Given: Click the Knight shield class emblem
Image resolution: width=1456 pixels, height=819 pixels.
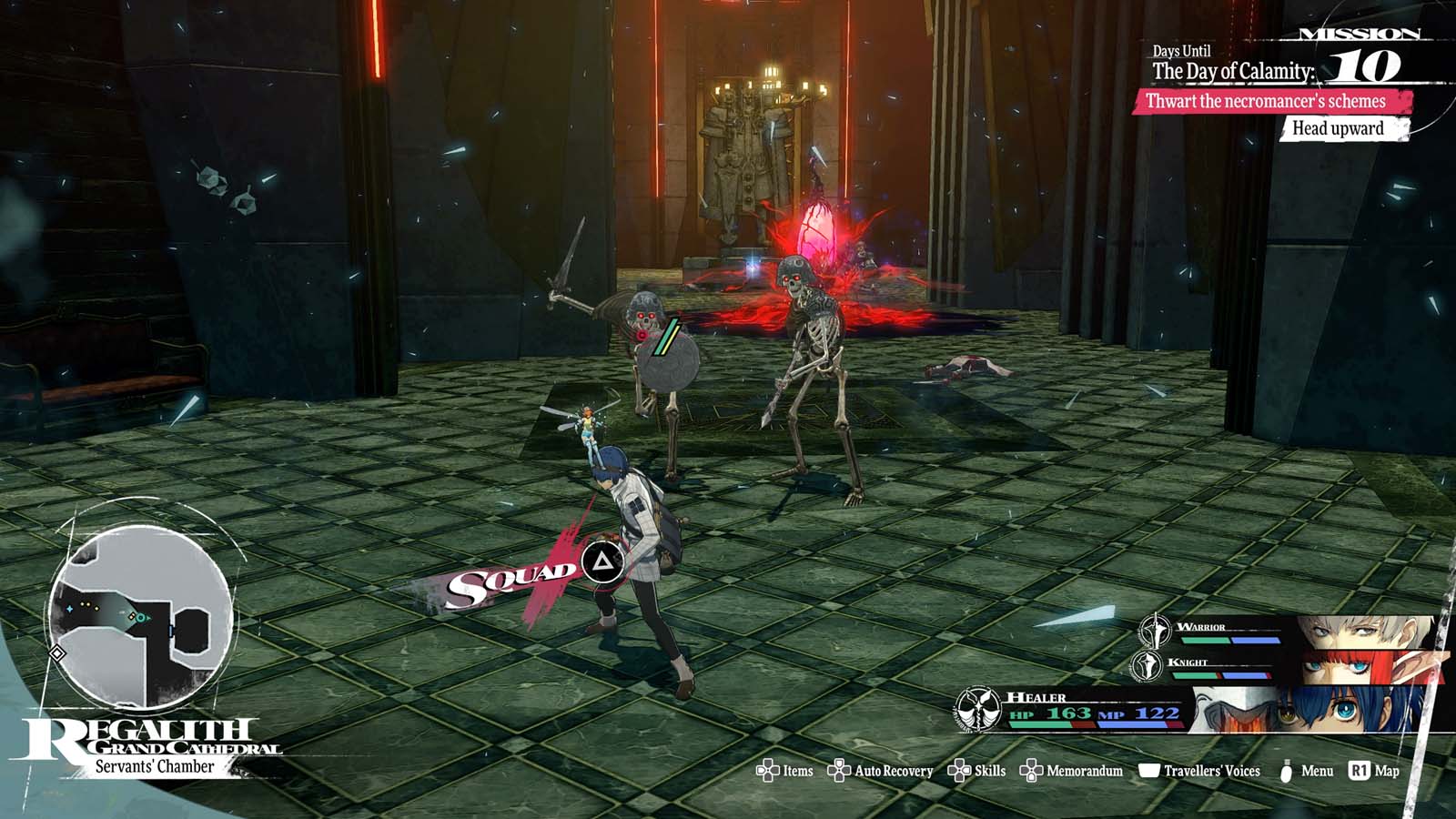Looking at the screenshot, I should [1146, 666].
